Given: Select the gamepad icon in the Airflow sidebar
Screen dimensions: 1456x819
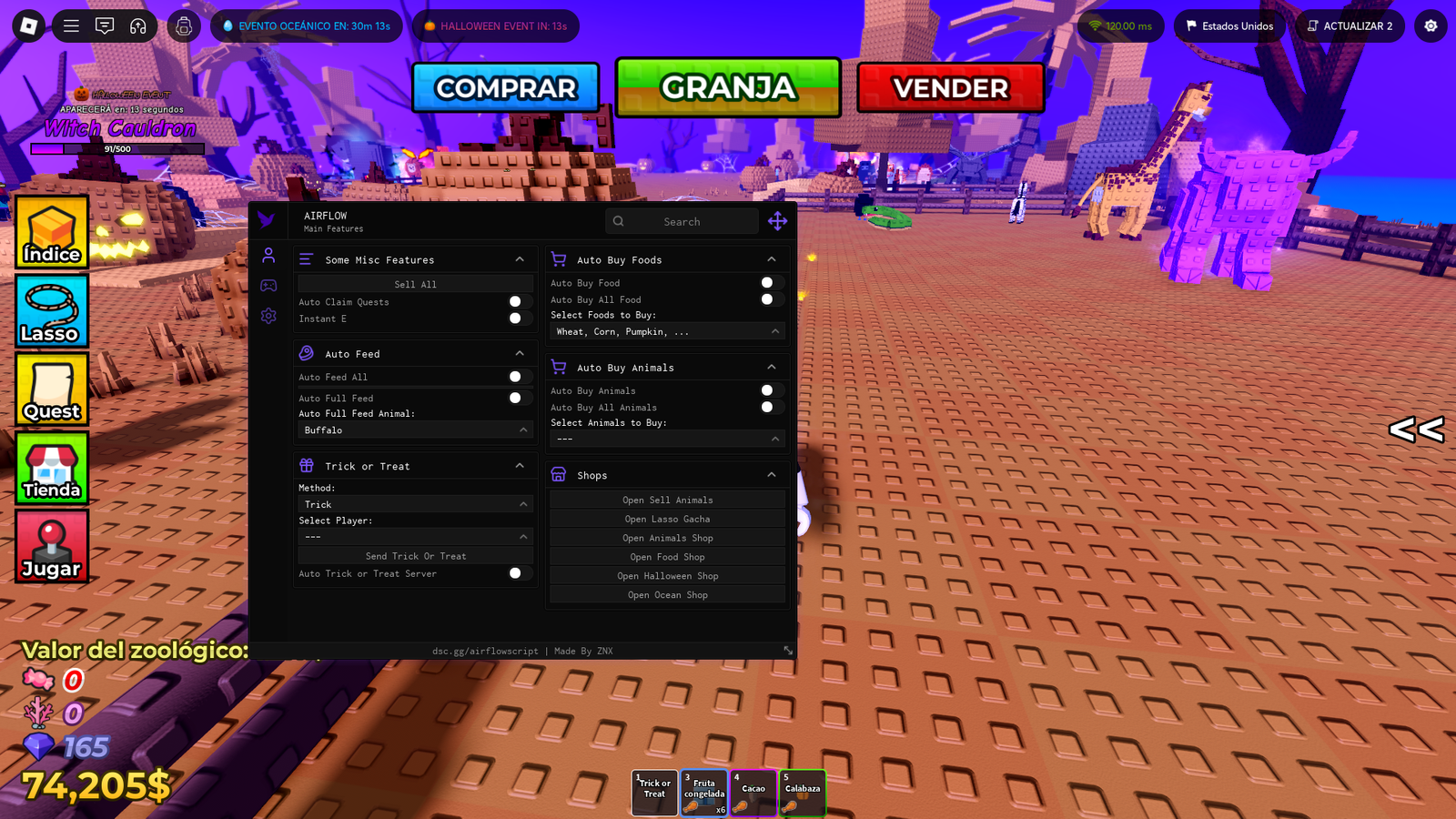Looking at the screenshot, I should pyautogui.click(x=268, y=285).
